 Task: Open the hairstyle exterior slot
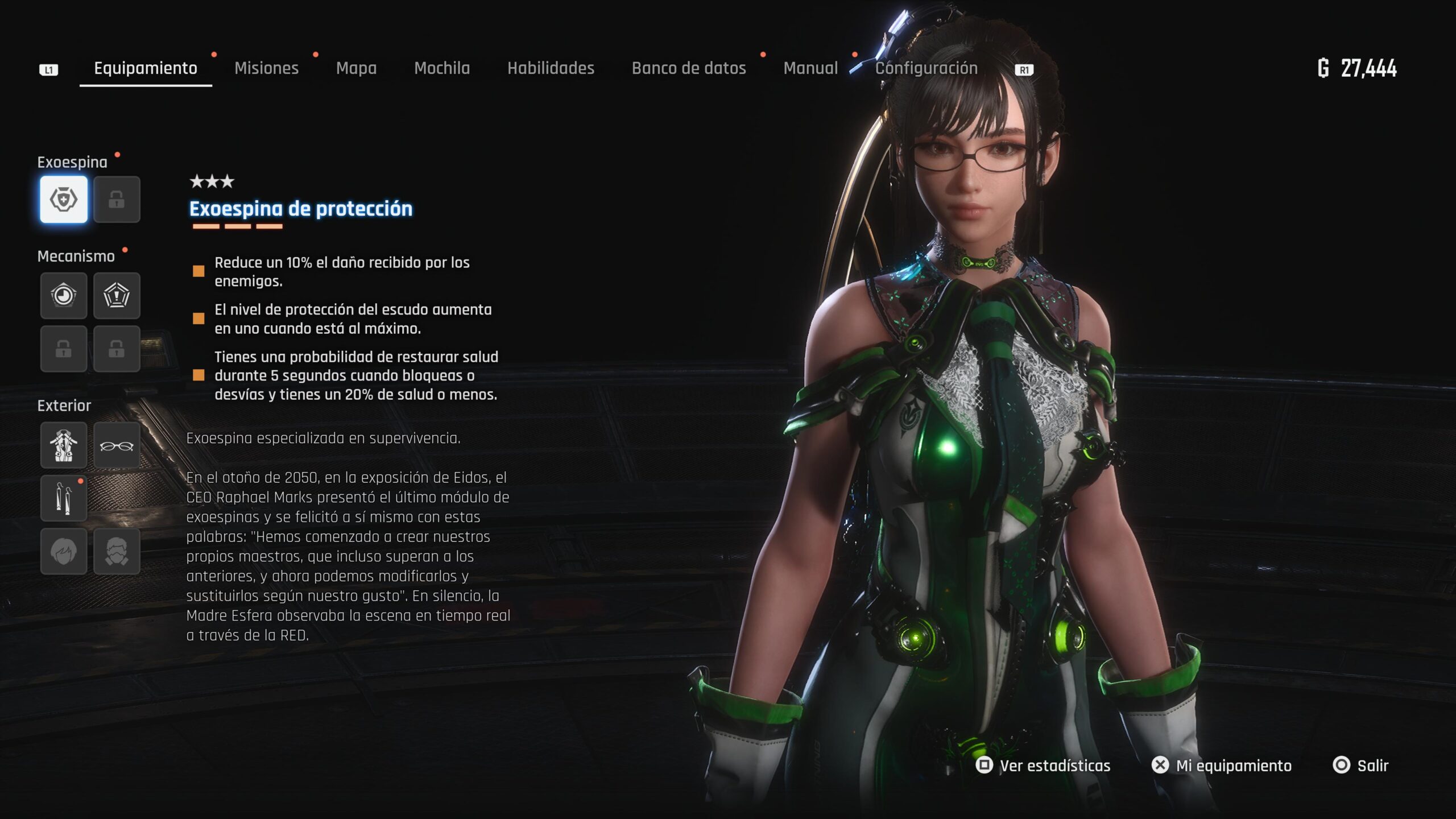64,551
